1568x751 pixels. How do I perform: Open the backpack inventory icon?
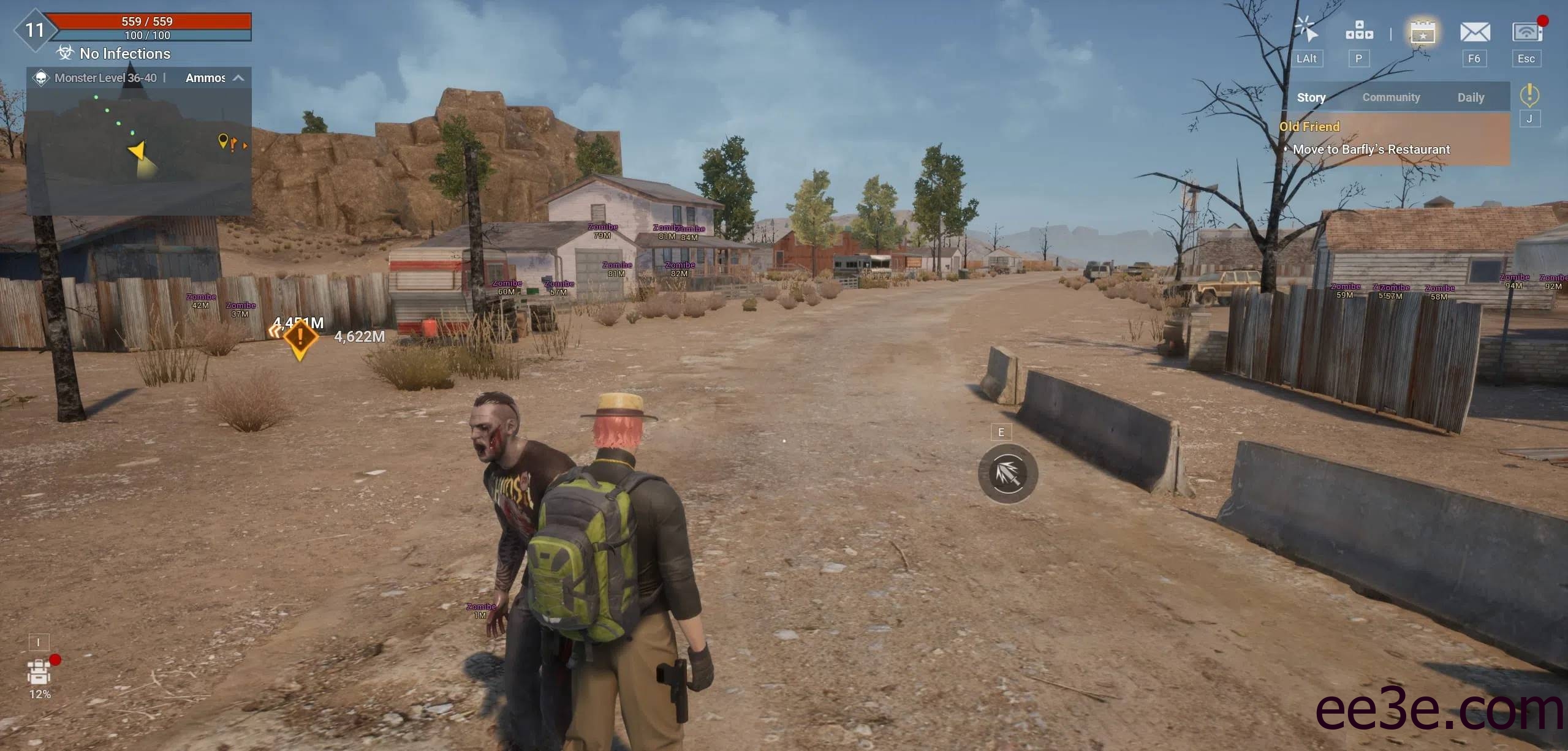pos(39,673)
